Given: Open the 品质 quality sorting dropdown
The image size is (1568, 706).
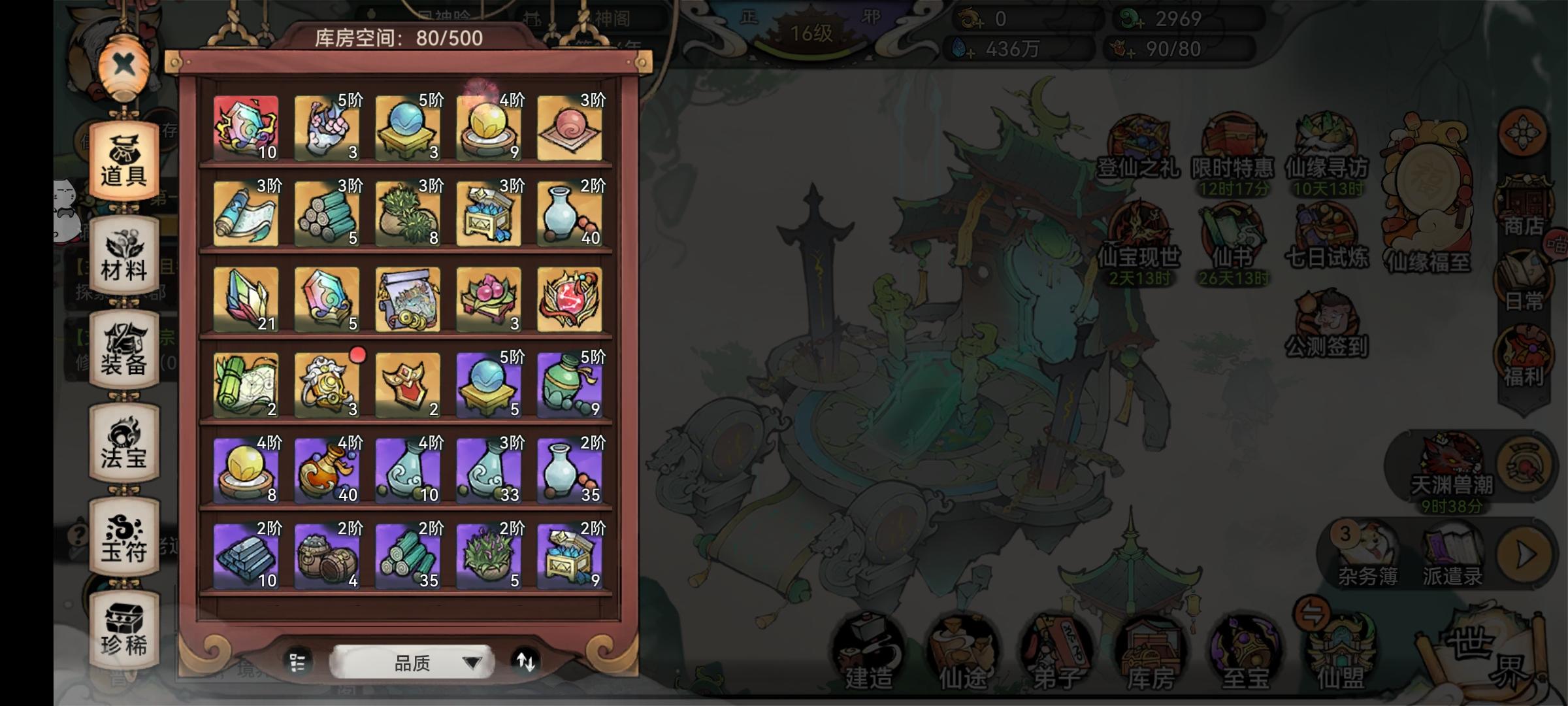Looking at the screenshot, I should pyautogui.click(x=412, y=661).
